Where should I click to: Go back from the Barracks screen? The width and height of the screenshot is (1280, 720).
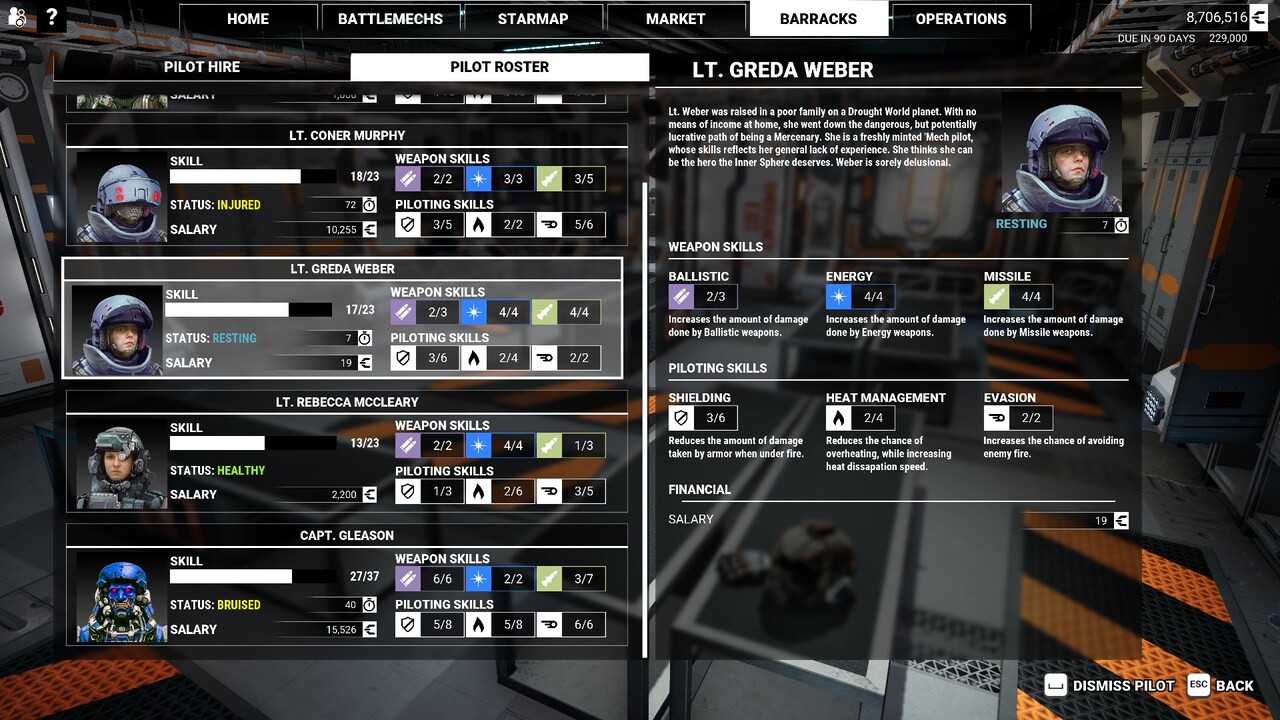tap(1221, 686)
